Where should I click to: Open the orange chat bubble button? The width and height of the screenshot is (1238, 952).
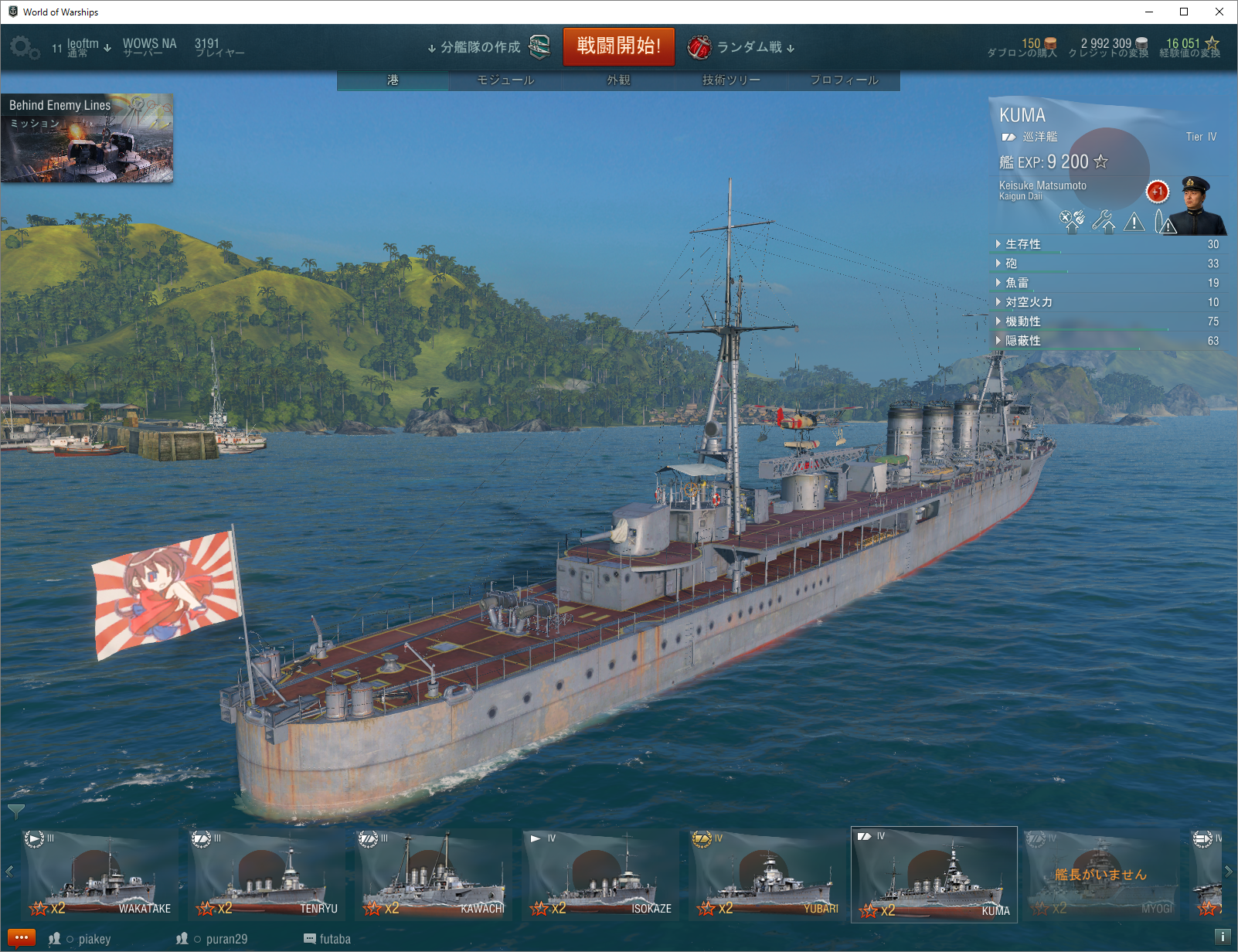(21, 938)
